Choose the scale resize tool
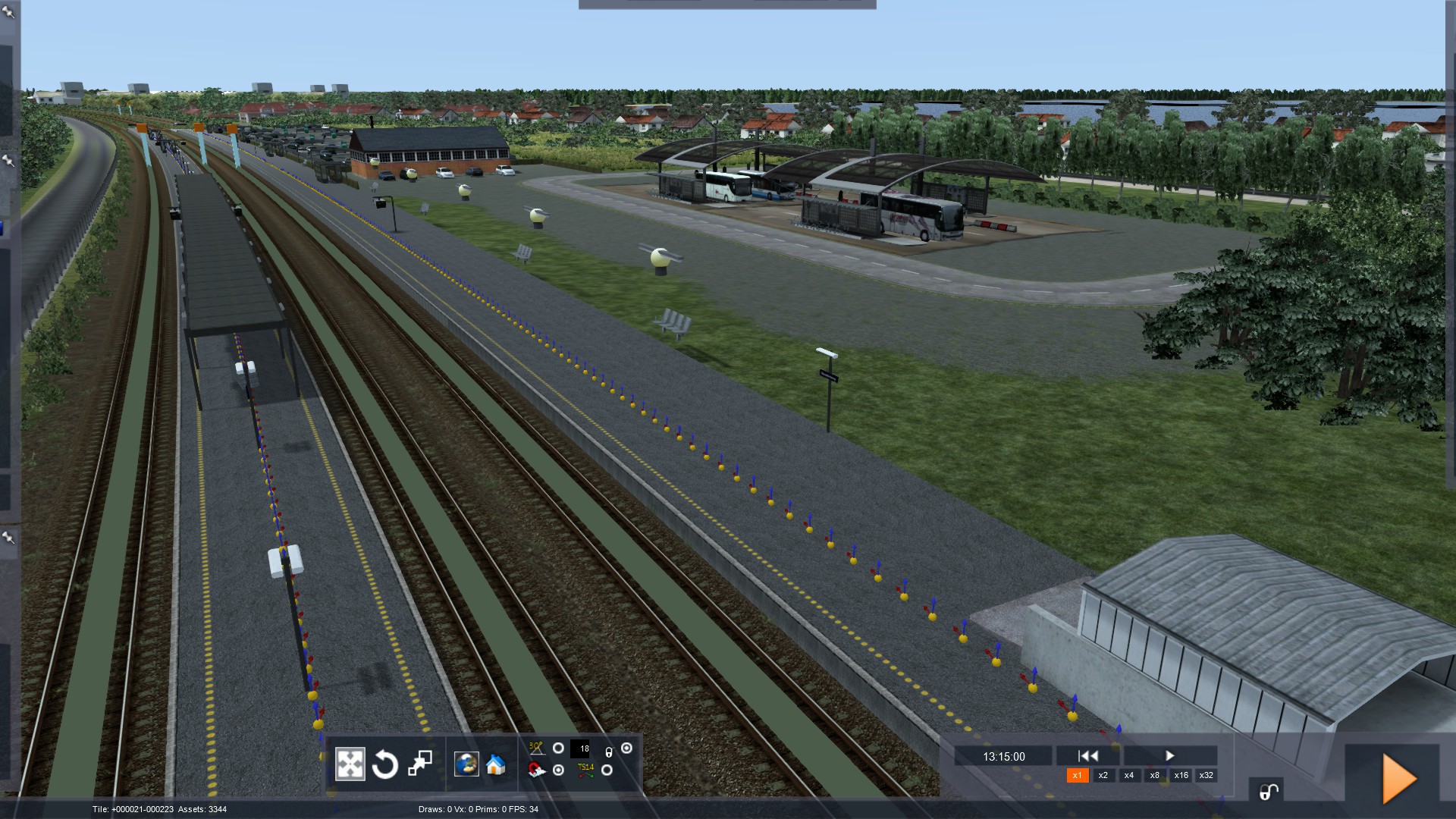This screenshot has height=819, width=1456. point(420,764)
